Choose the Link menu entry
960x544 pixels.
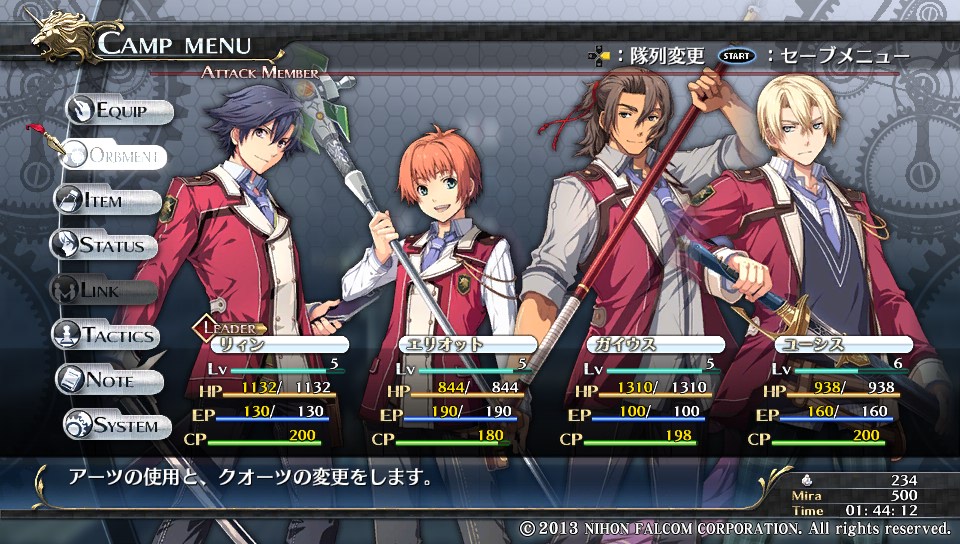coord(103,290)
